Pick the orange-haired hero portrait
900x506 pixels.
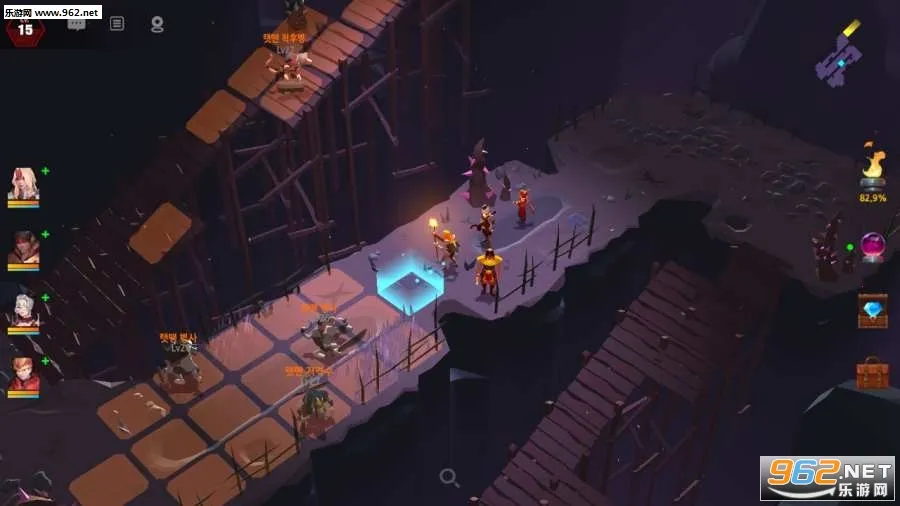point(23,376)
